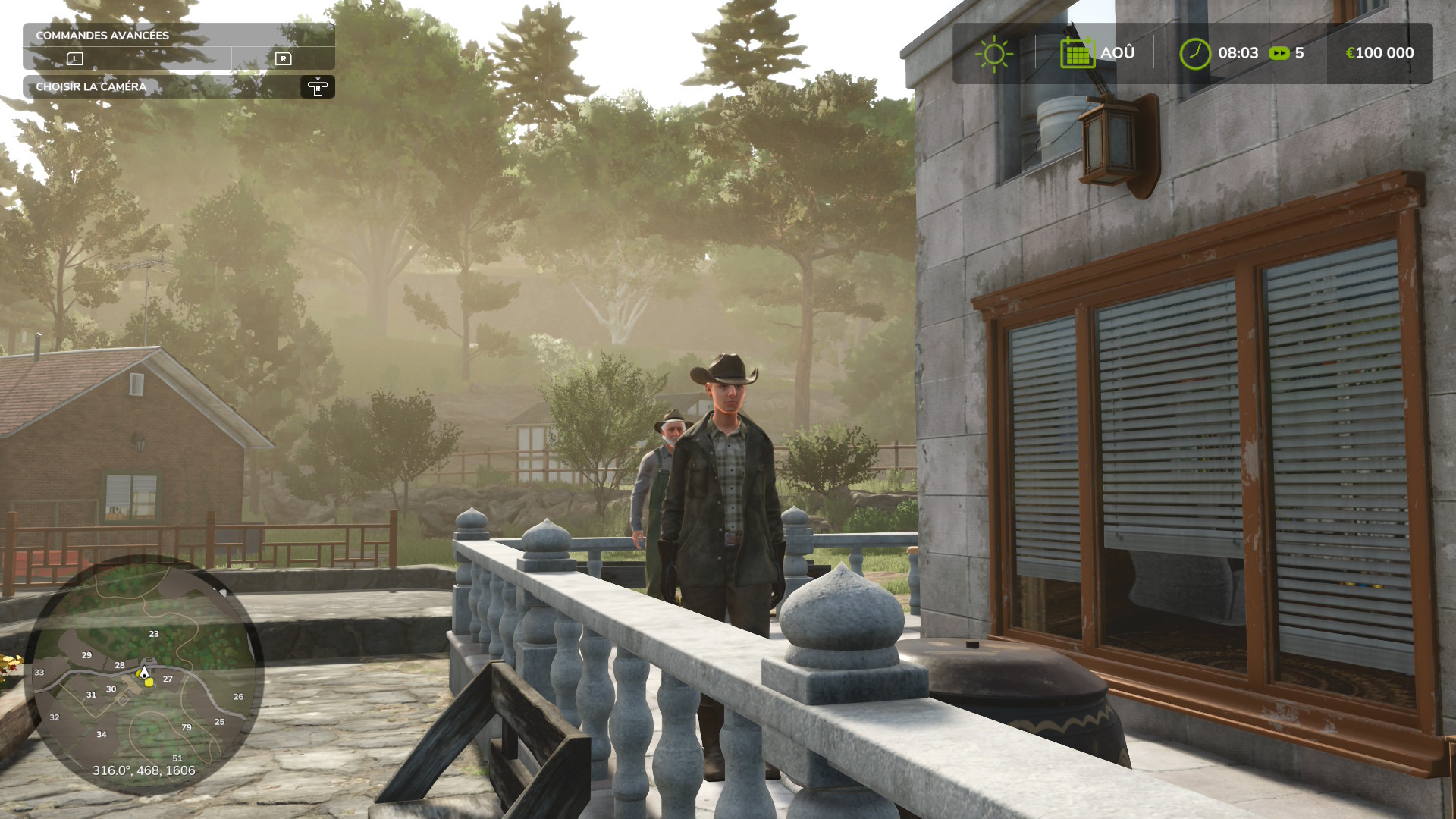
Task: Select the green calendar icon
Action: [1077, 53]
